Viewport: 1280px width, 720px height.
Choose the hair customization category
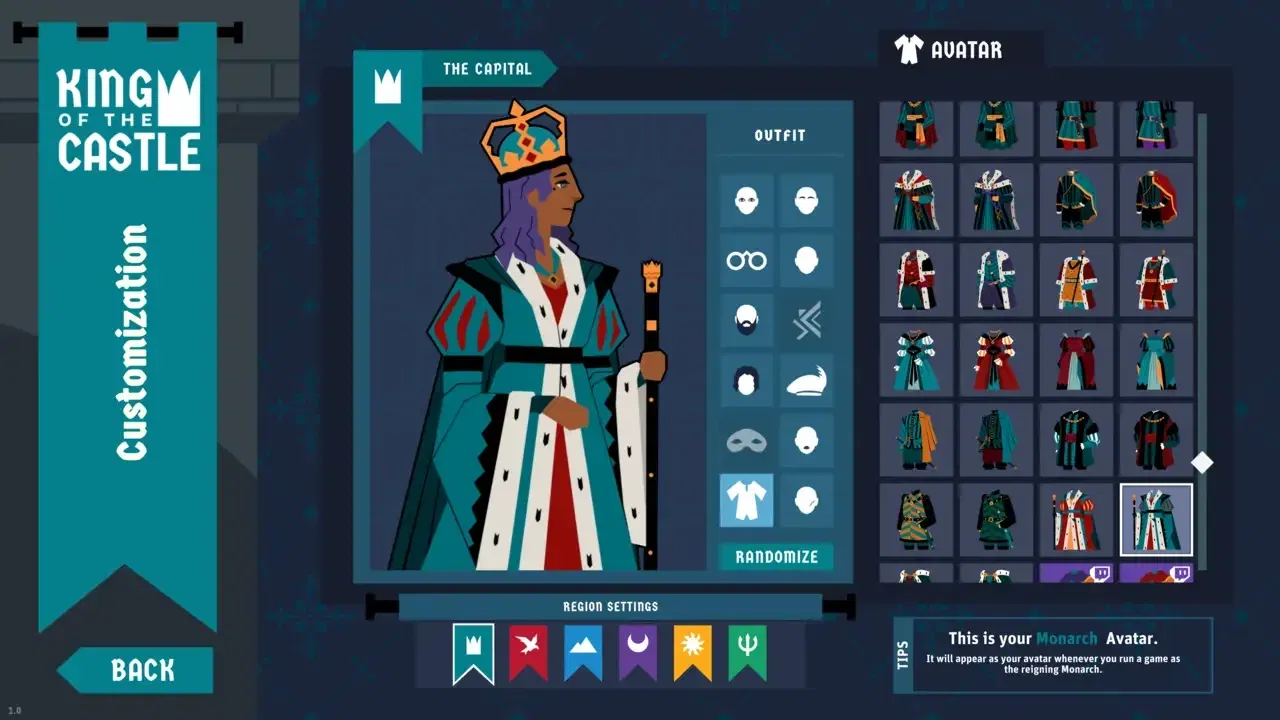747,381
